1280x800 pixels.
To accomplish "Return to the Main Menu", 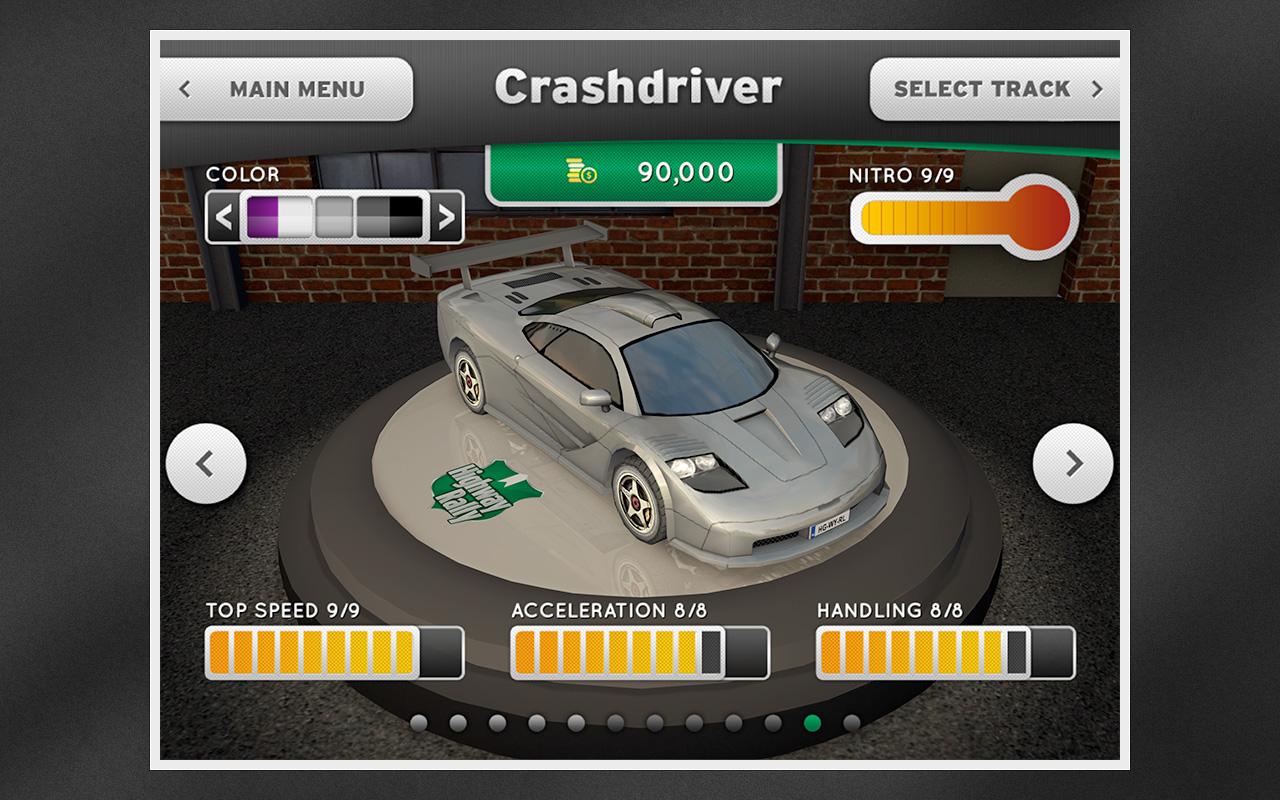I will click(x=285, y=89).
